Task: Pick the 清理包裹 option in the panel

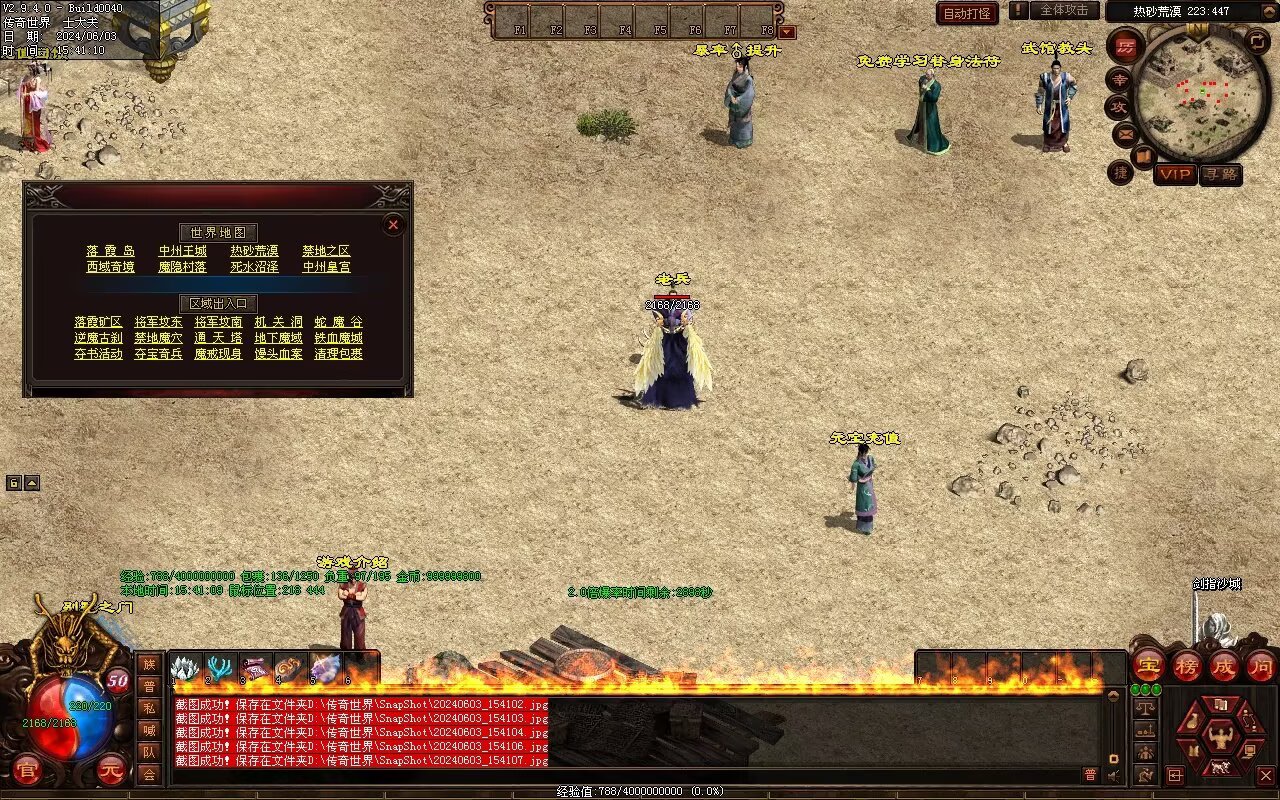Action: (x=338, y=354)
